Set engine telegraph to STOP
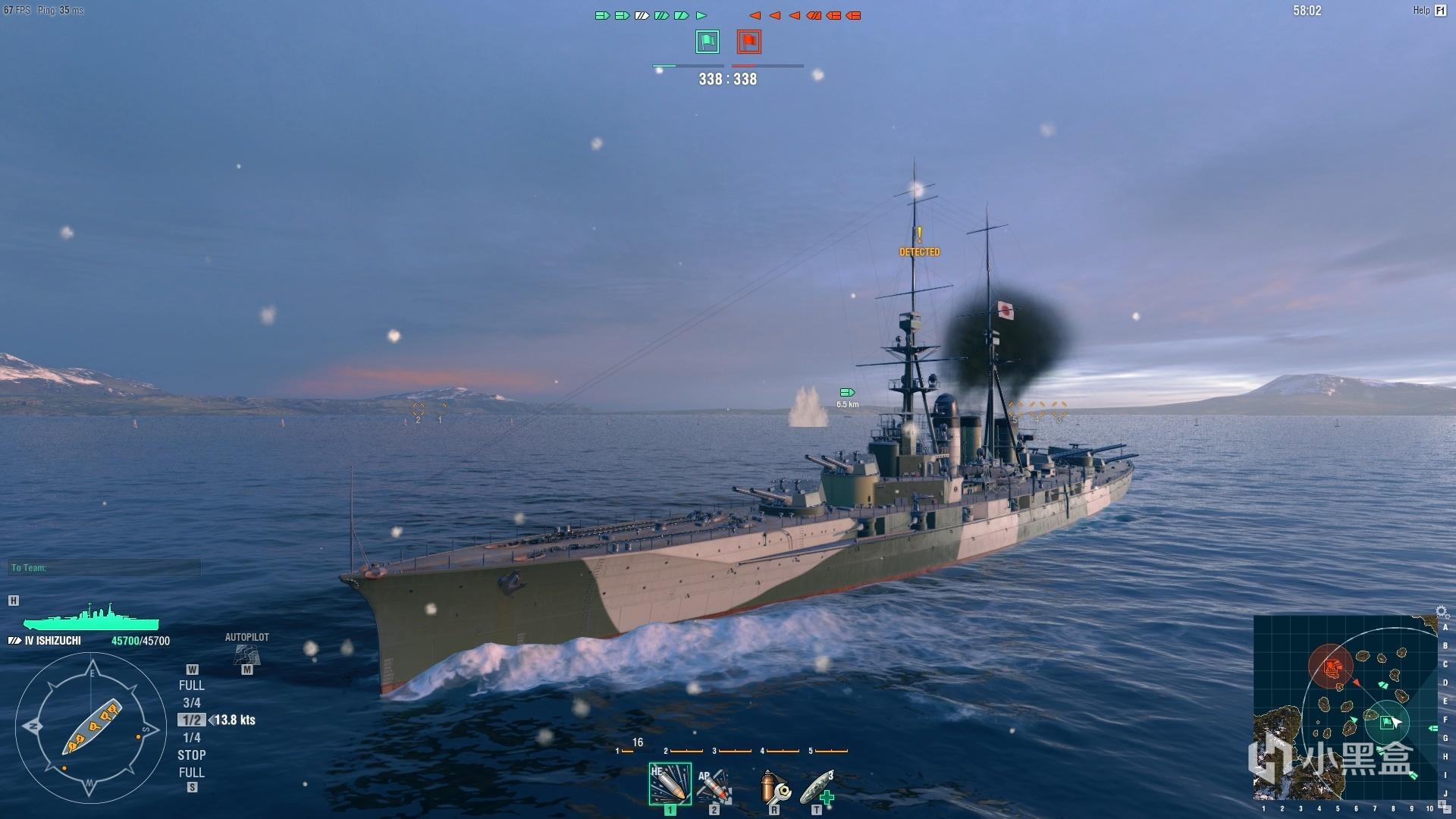1456x819 pixels. click(191, 755)
